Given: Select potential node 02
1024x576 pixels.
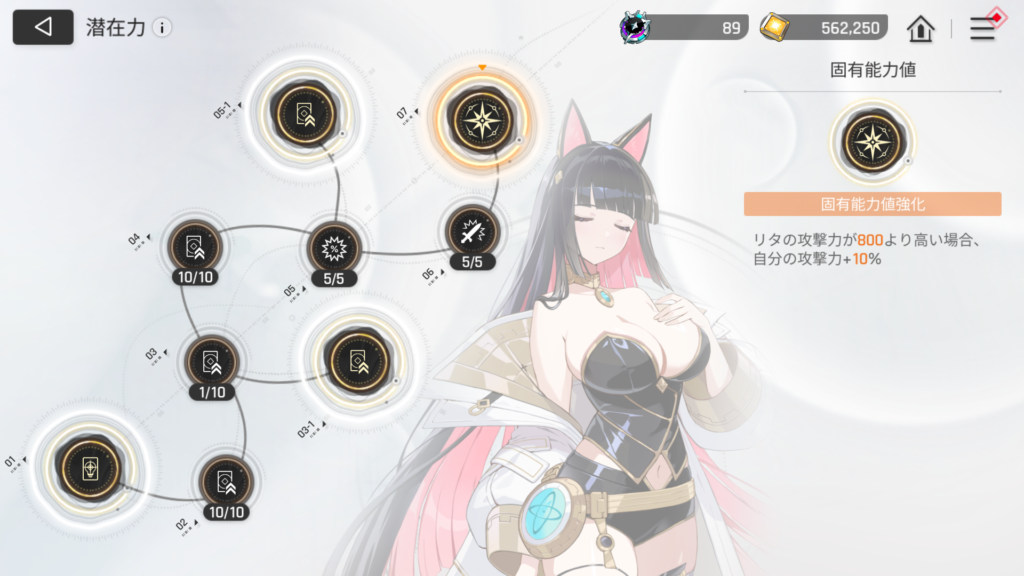Looking at the screenshot, I should tap(225, 481).
